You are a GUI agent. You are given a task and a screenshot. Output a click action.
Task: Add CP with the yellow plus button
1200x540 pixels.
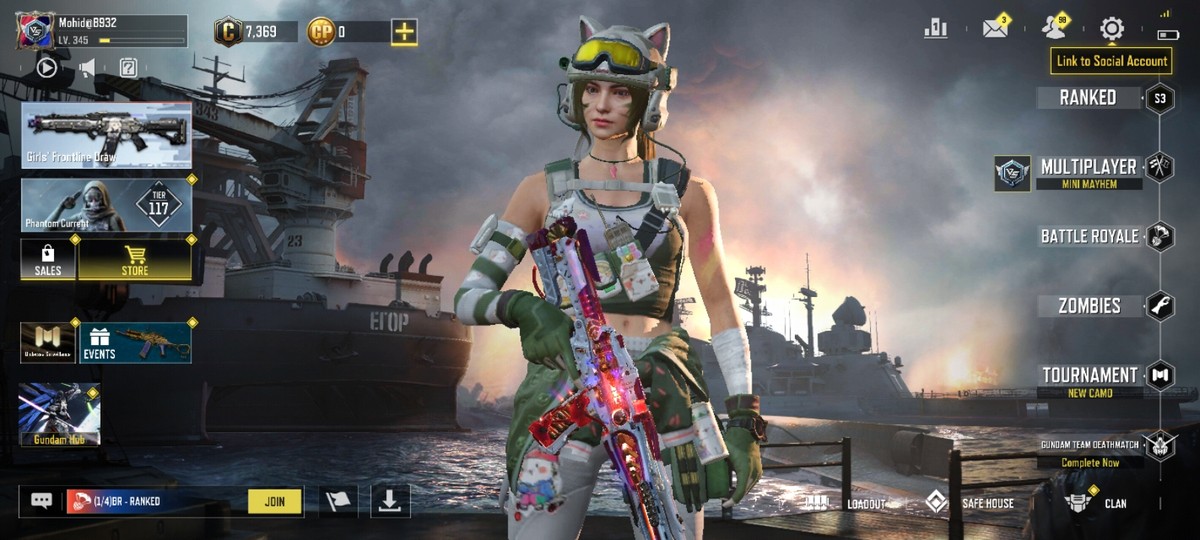click(404, 32)
